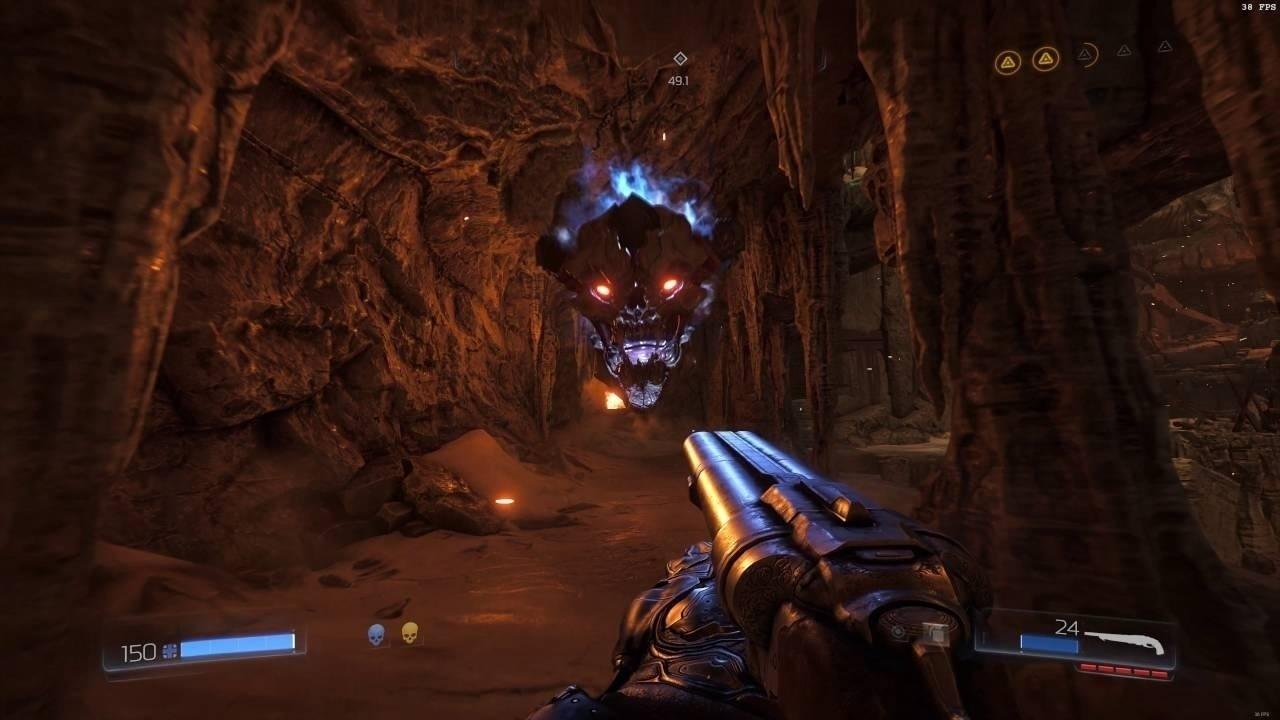
Task: Expand the objective distance readout showing 49.1
Action: click(x=678, y=79)
